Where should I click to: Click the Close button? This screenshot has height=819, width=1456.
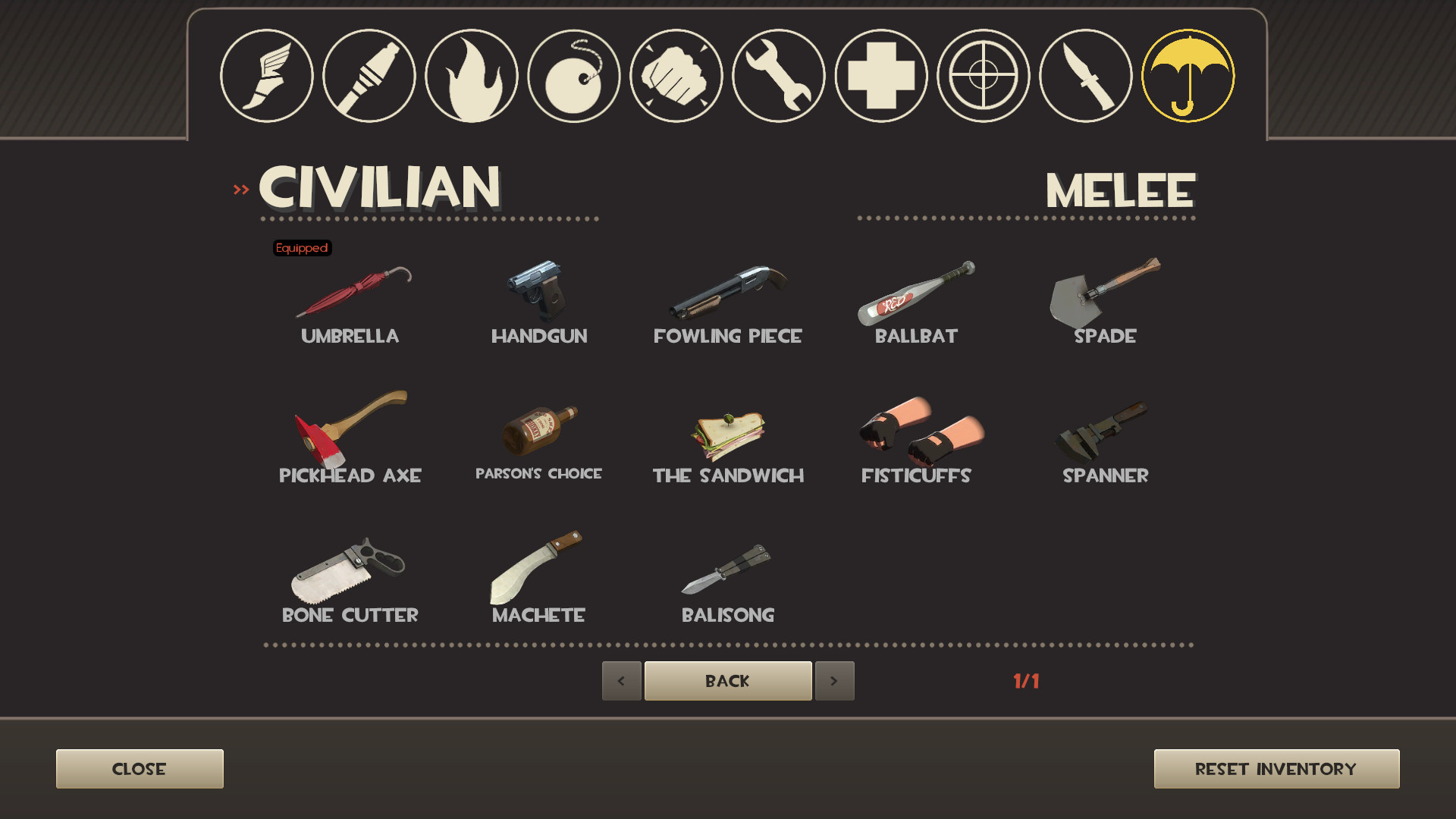pyautogui.click(x=139, y=768)
